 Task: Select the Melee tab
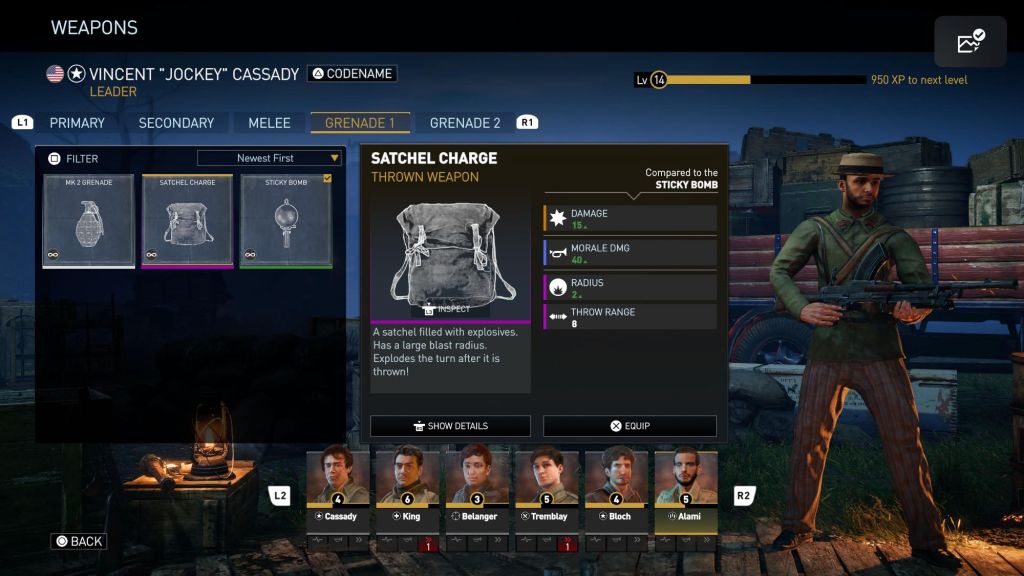coord(269,123)
